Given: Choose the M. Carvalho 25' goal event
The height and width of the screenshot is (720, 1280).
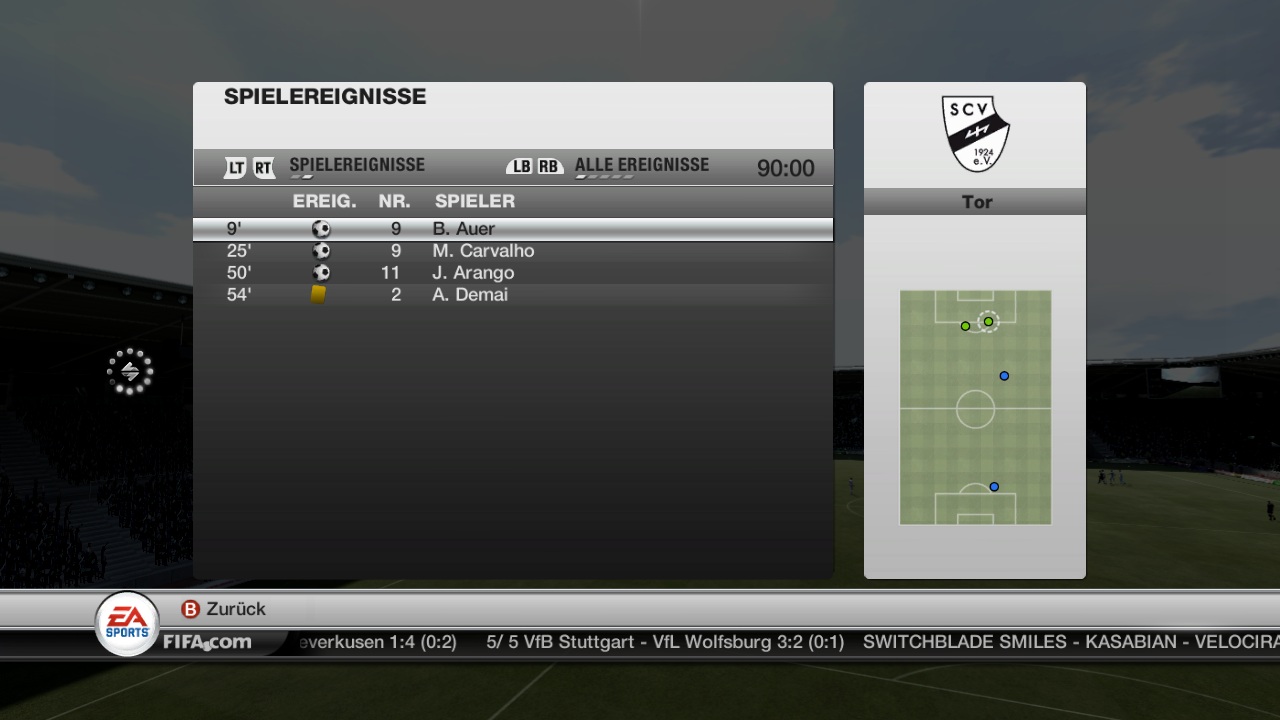Looking at the screenshot, I should (x=512, y=251).
